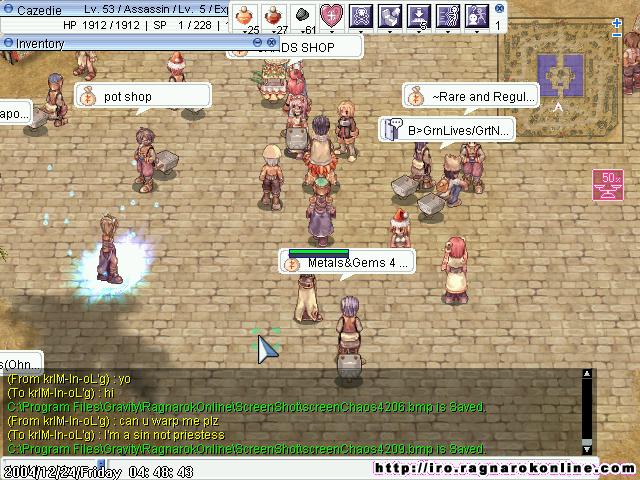640x480 pixels.
Task: Open the "Metals&Gems 4 ..." vendor shop
Action: tap(347, 263)
